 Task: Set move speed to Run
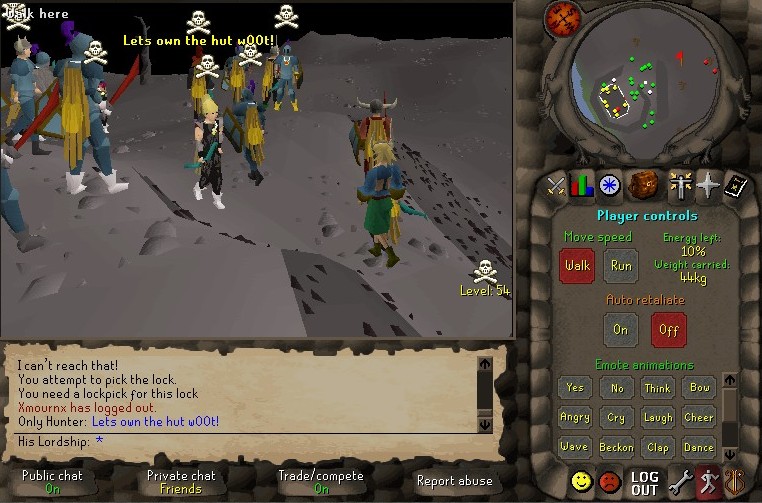pyautogui.click(x=621, y=266)
